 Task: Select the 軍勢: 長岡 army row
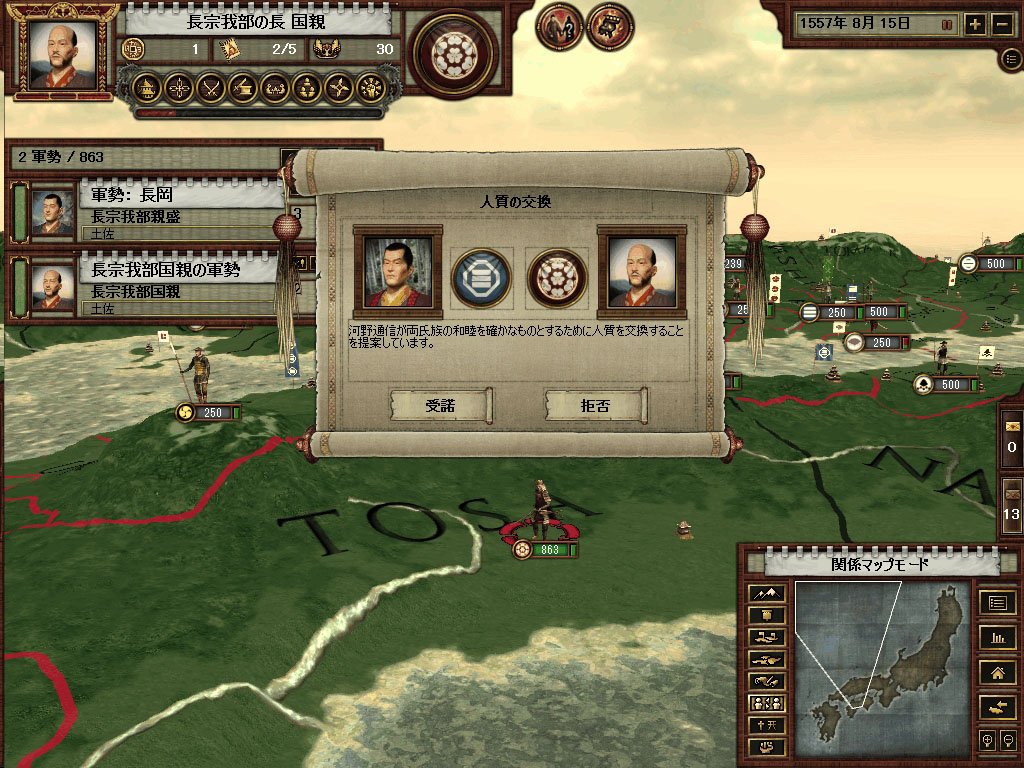tap(150, 210)
